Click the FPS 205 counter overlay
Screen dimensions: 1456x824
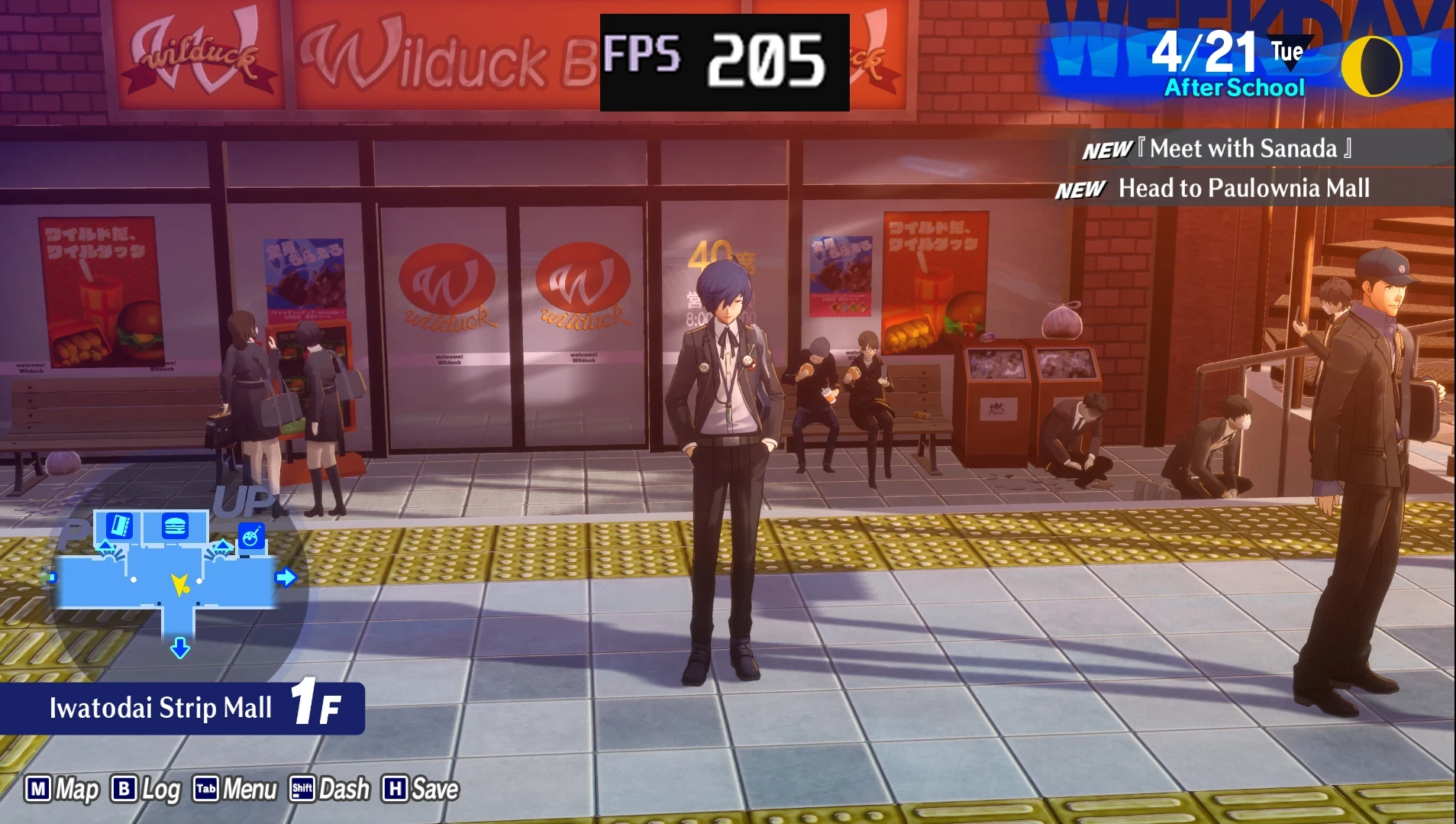[724, 58]
